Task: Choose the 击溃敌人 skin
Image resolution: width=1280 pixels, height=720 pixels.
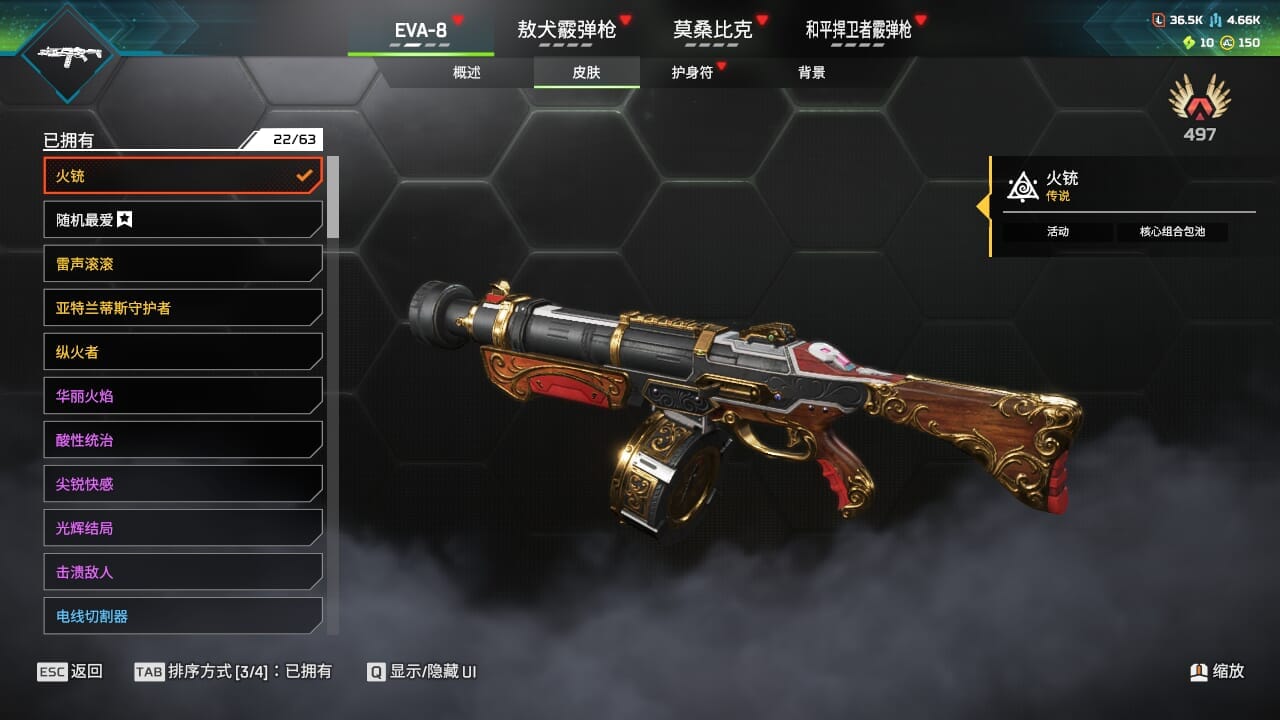Action: (183, 572)
